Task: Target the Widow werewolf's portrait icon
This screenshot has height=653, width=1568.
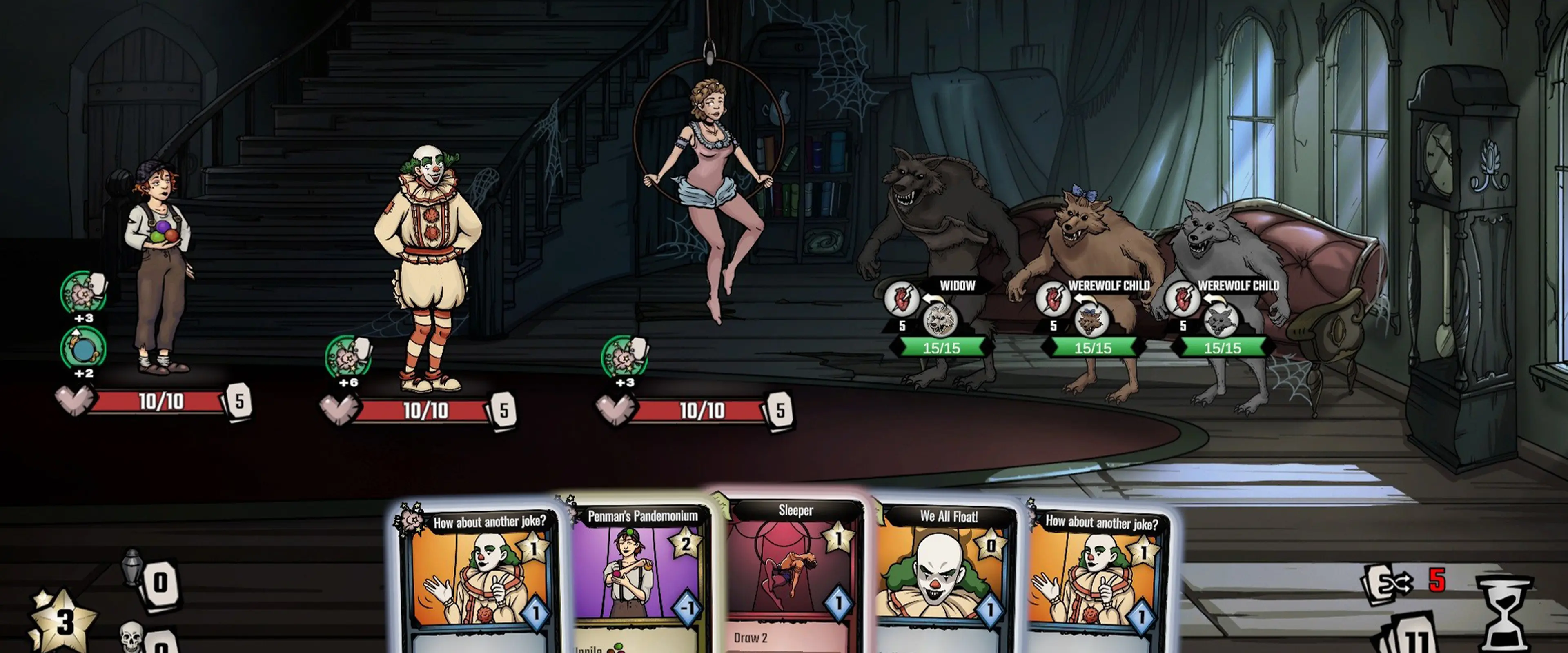Action: pyautogui.click(x=939, y=320)
